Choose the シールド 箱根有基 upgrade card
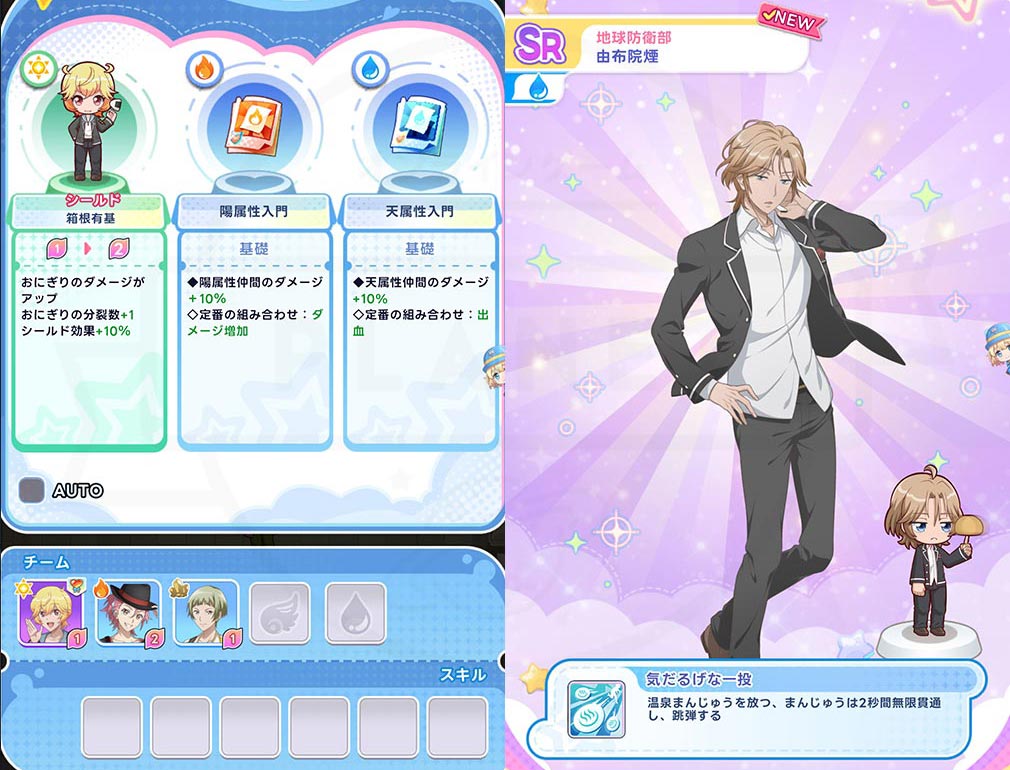This screenshot has width=1010, height=770. tap(89, 320)
